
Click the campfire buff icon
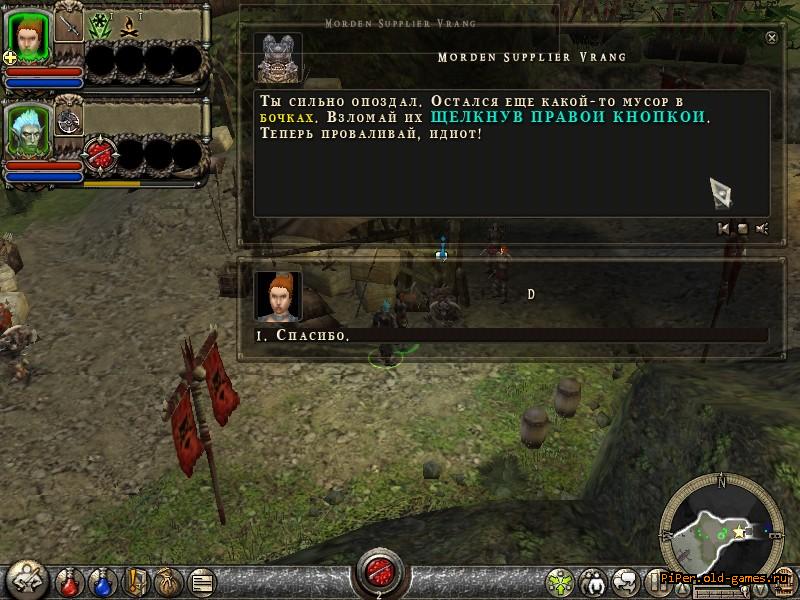click(129, 27)
